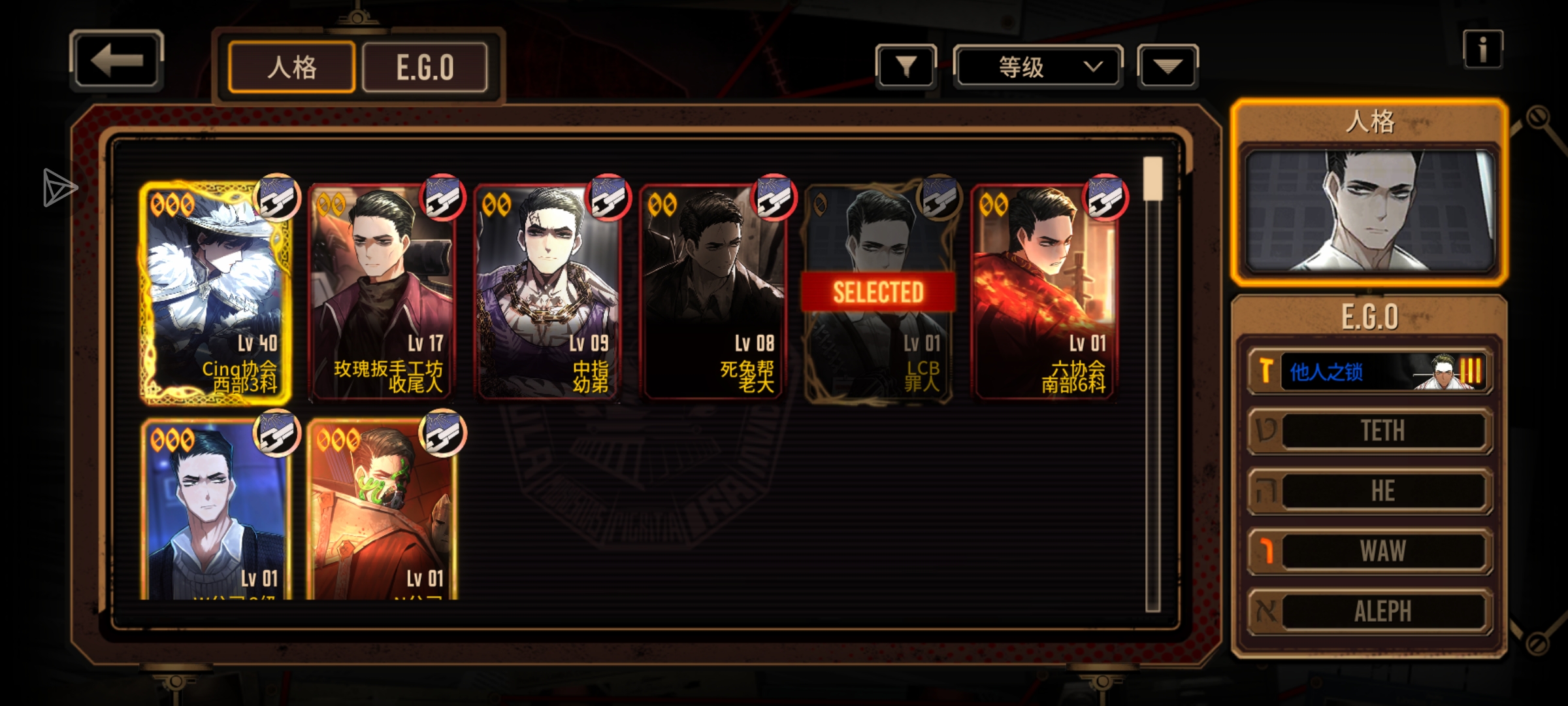Viewport: 1568px width, 706px height.
Task: Open the funnel filter button
Action: [x=906, y=66]
